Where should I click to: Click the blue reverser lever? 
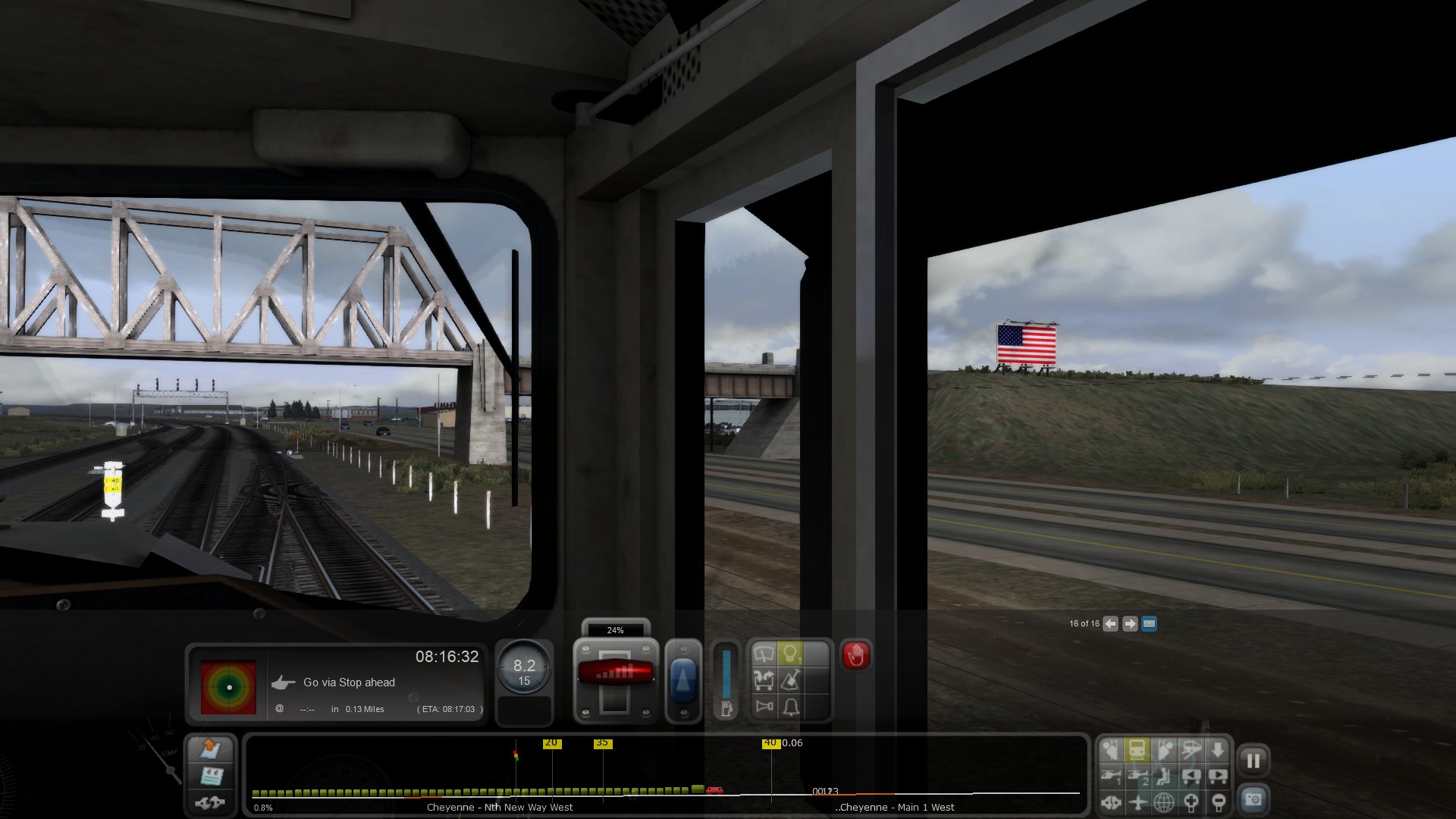click(683, 680)
